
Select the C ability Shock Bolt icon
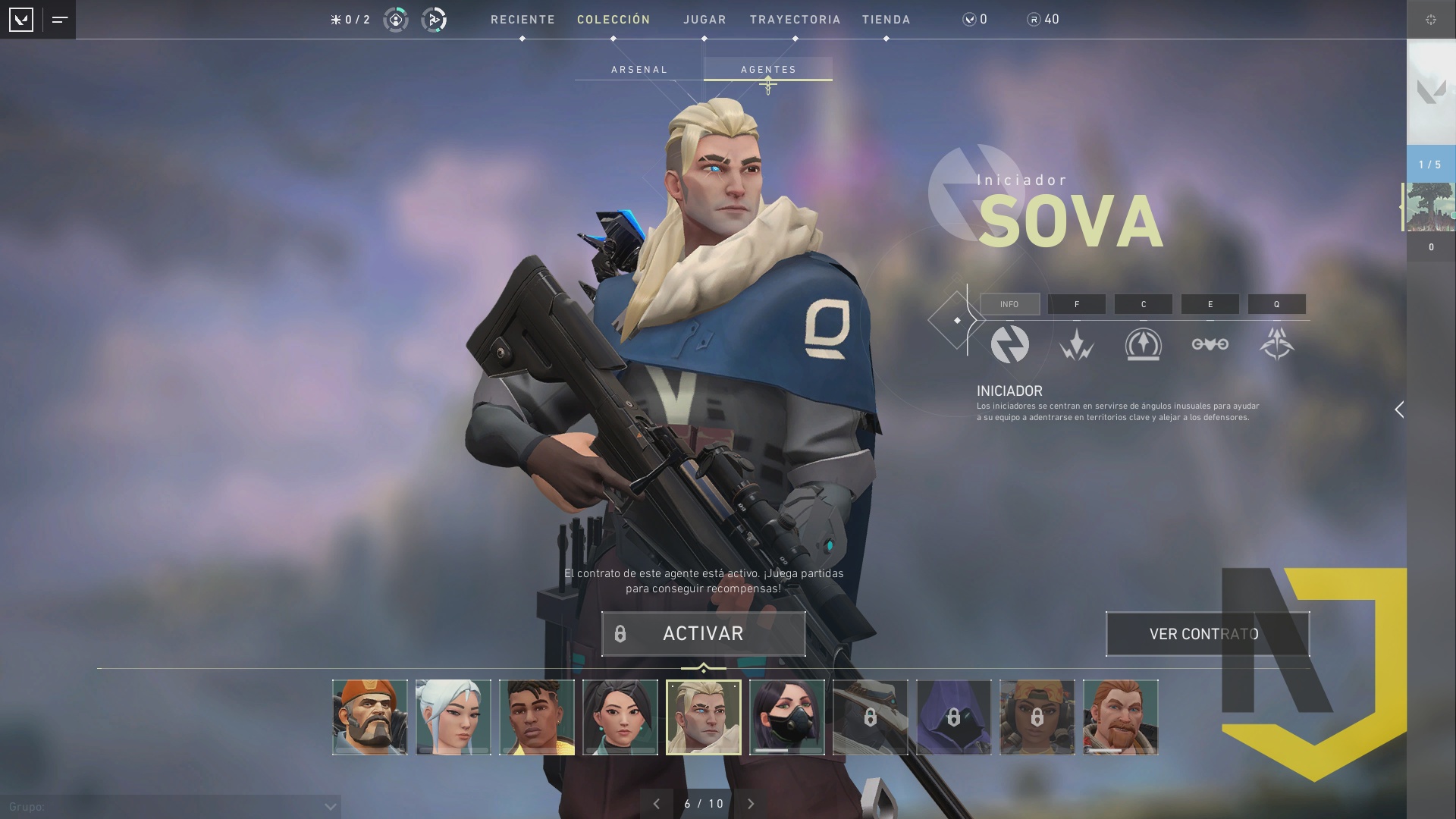1144,344
